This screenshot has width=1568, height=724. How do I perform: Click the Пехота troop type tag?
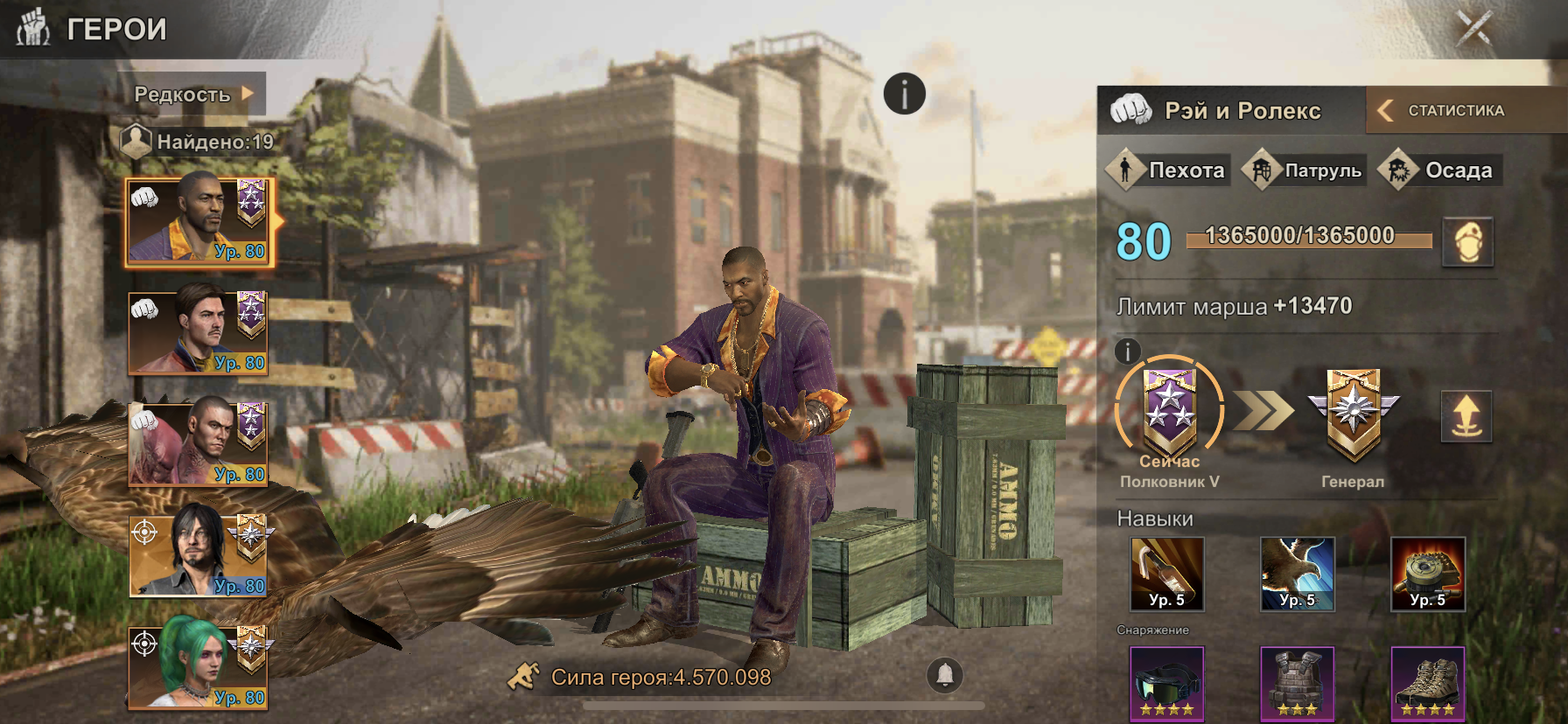point(1169,170)
